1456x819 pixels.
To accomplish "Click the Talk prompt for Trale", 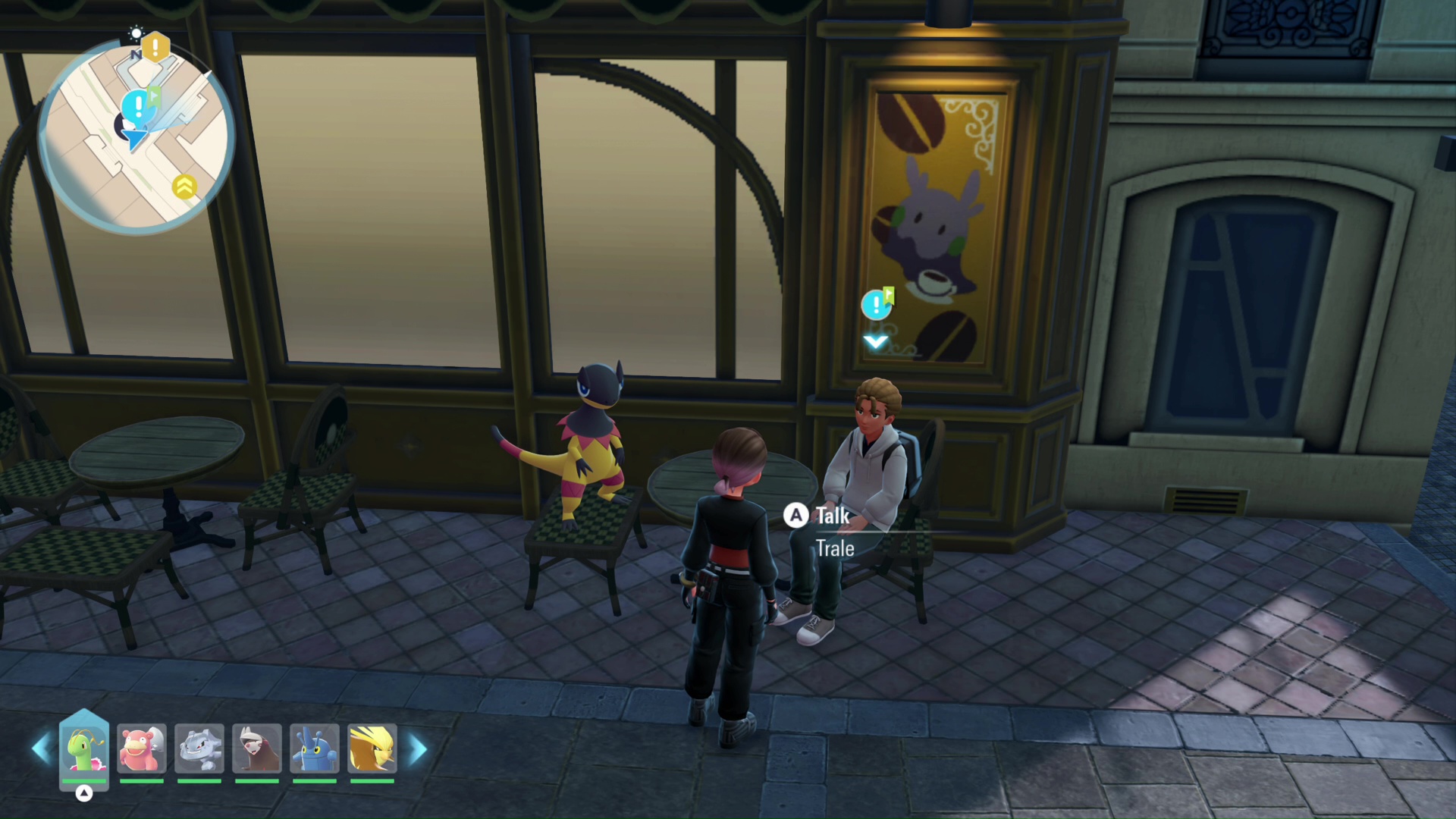I will click(820, 516).
